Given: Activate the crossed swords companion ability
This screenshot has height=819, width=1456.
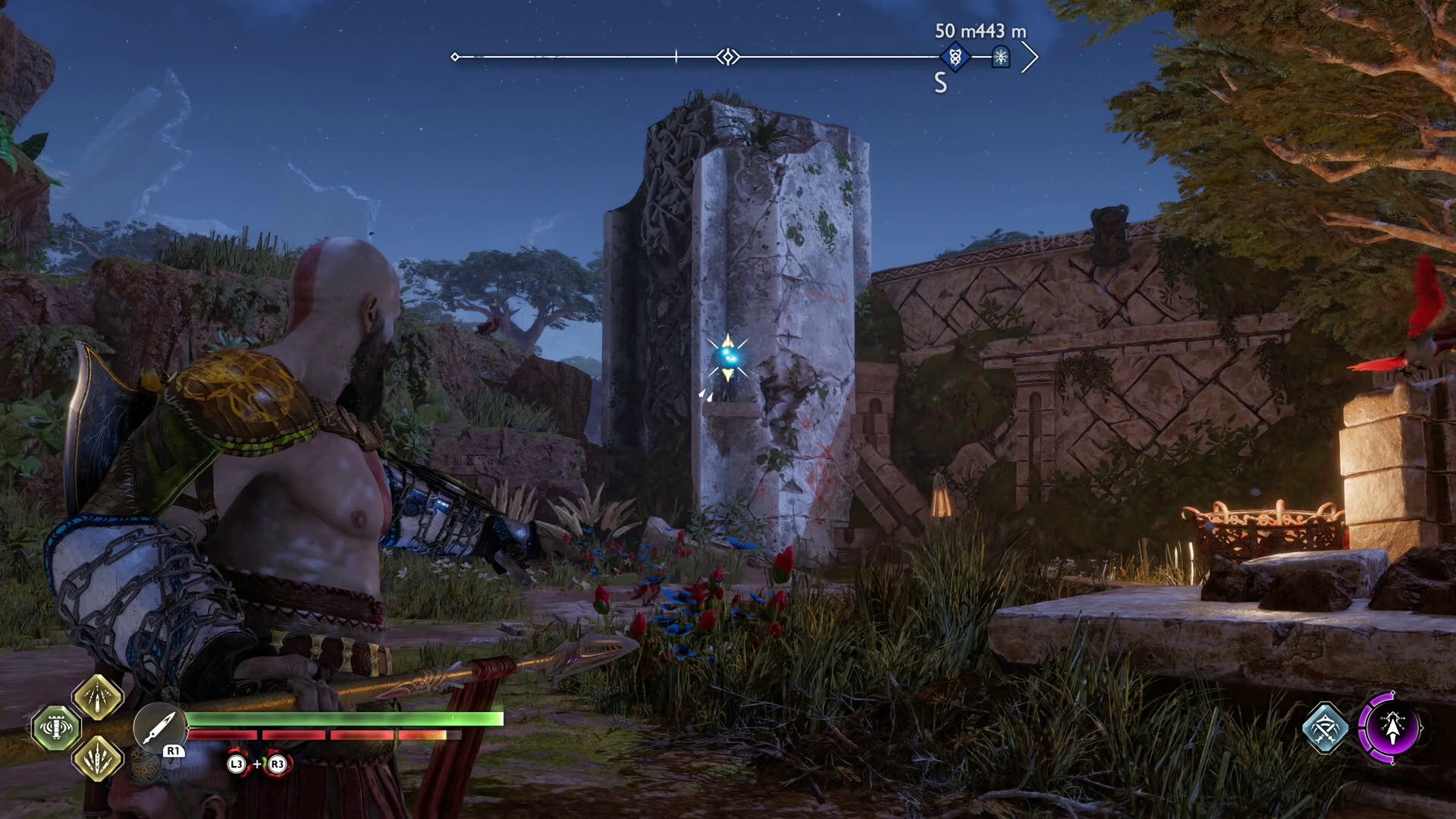Looking at the screenshot, I should pos(1325,728).
